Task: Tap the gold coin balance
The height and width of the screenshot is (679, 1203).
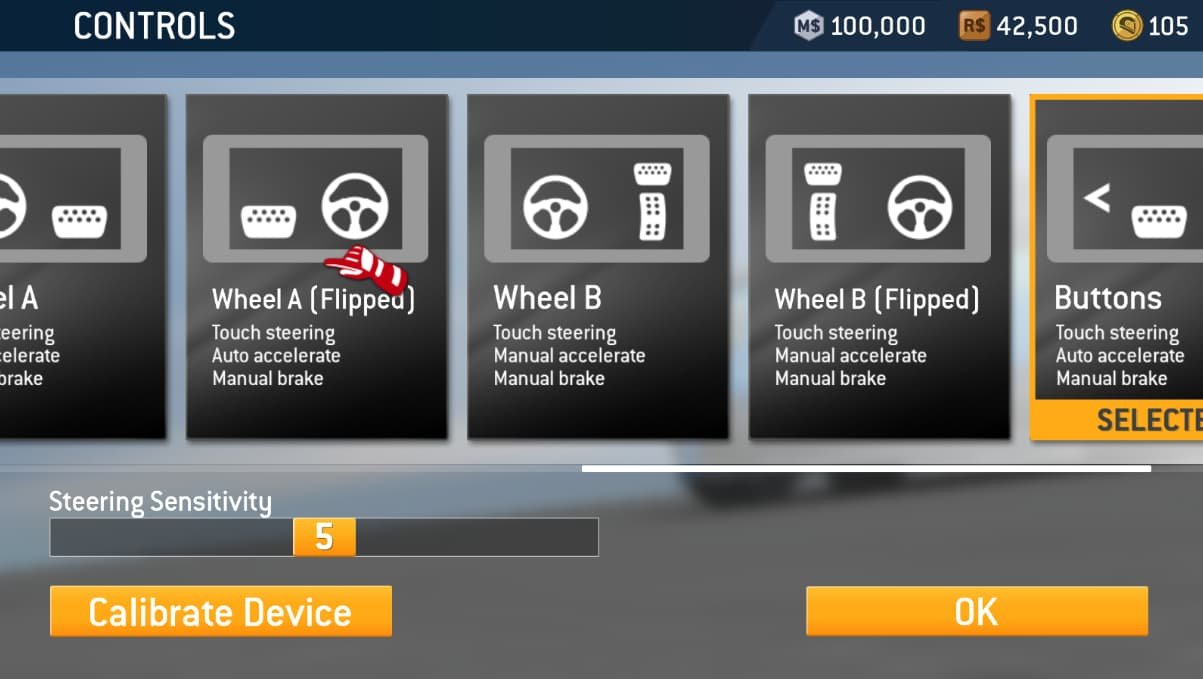Action: point(1151,26)
